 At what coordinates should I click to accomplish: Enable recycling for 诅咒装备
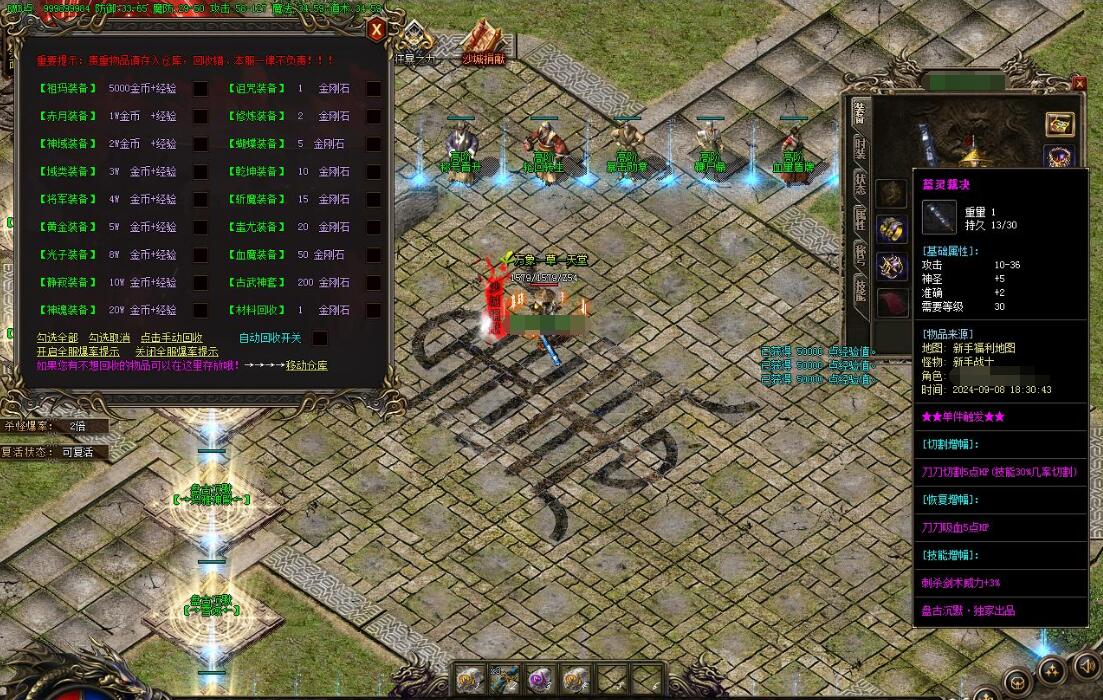pyautogui.click(x=373, y=89)
